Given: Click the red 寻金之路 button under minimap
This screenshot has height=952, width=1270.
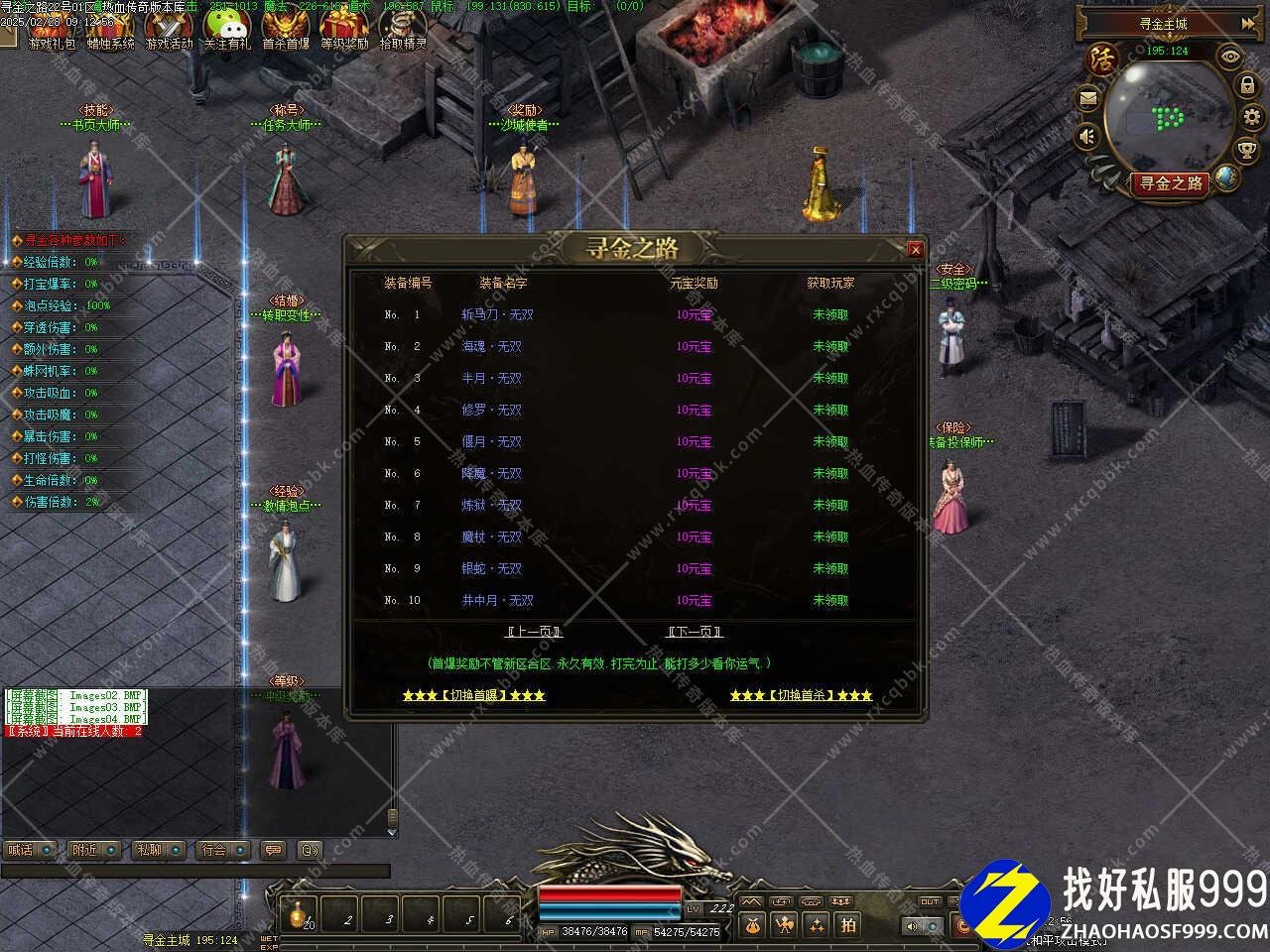Looking at the screenshot, I should tap(1171, 183).
